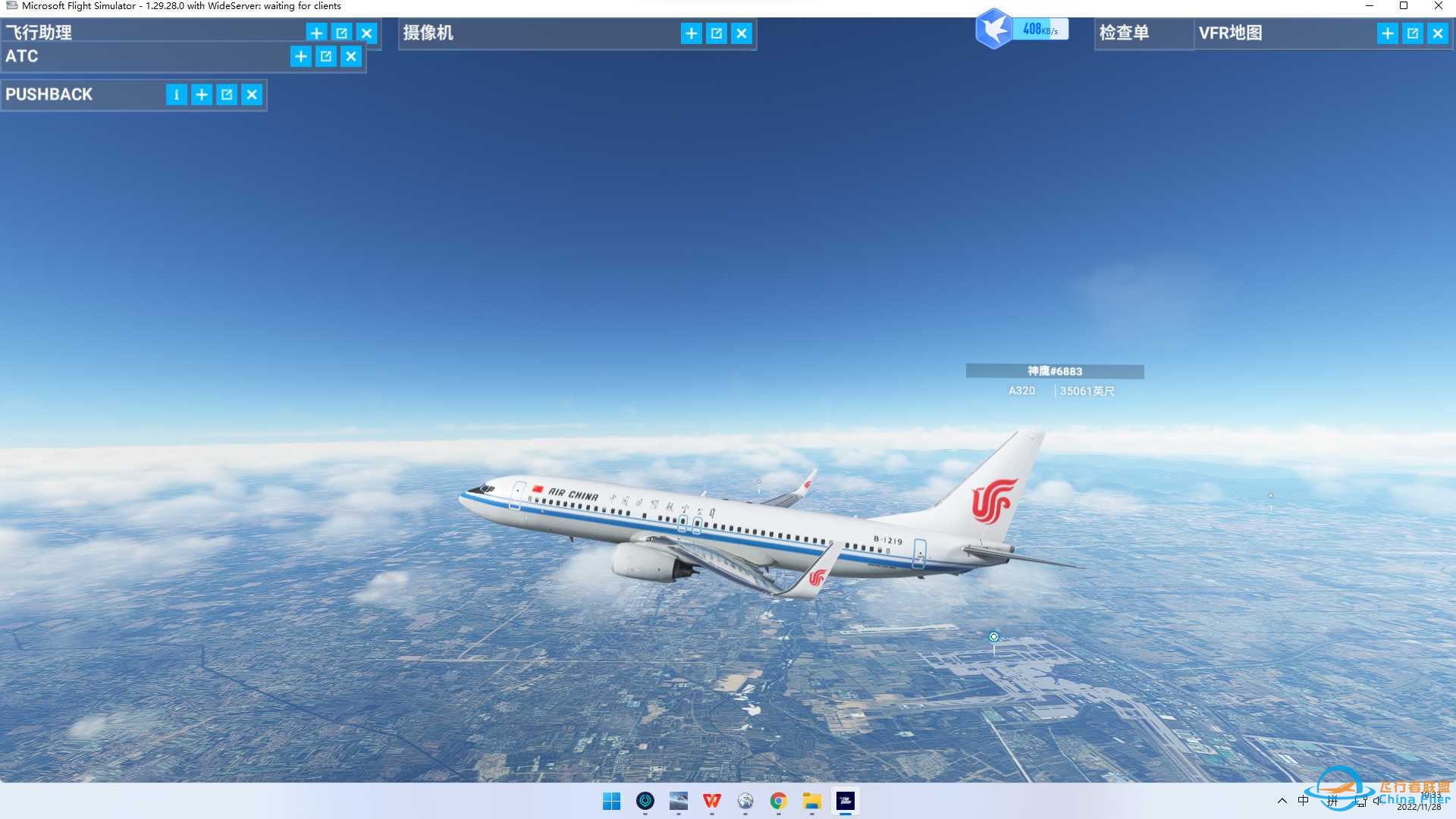Click the plus button on VFR地图
The width and height of the screenshot is (1456, 819).
[x=1387, y=33]
